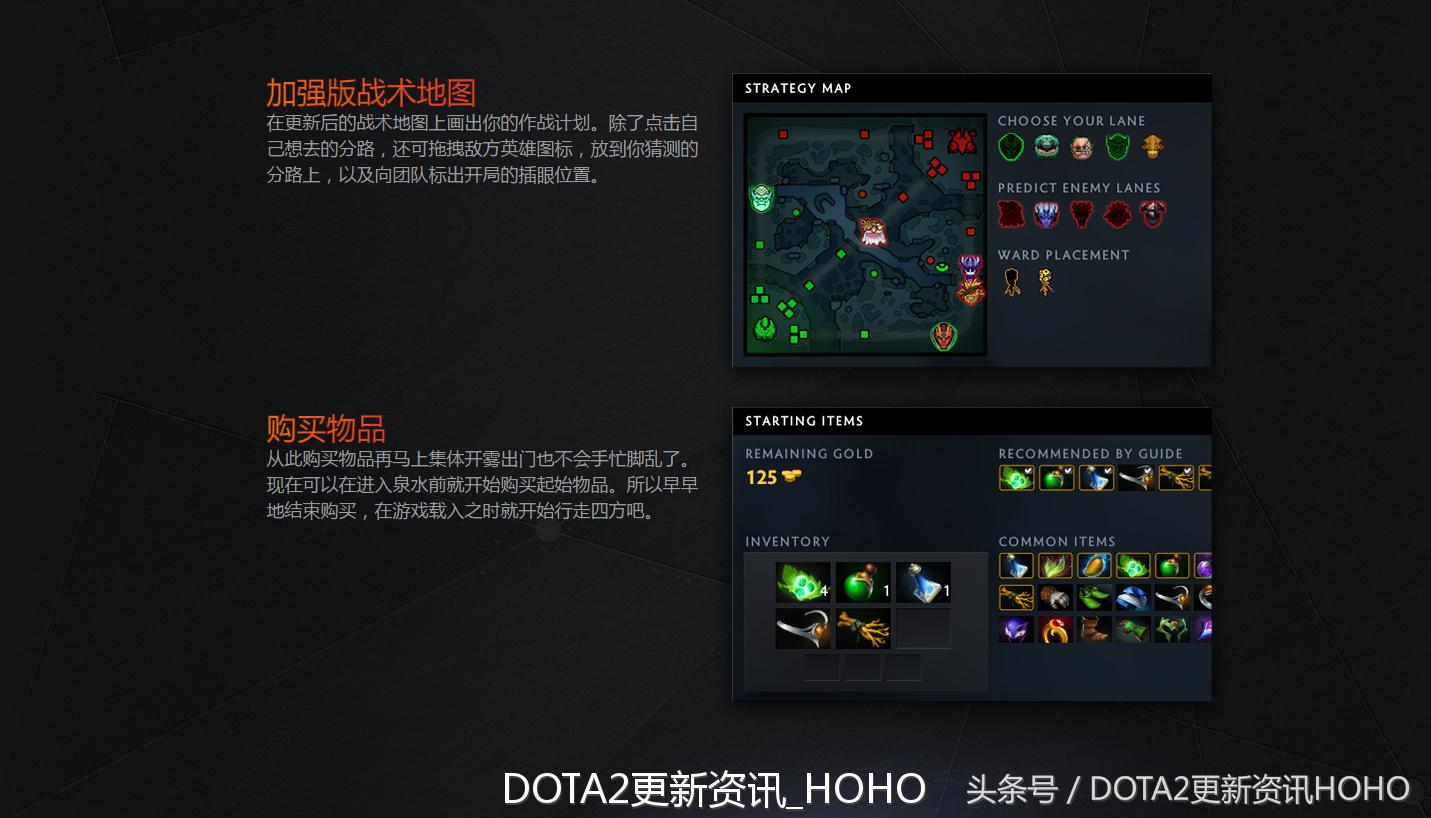Click an empty Inventory slot
The image size is (1431, 818).
tap(923, 628)
